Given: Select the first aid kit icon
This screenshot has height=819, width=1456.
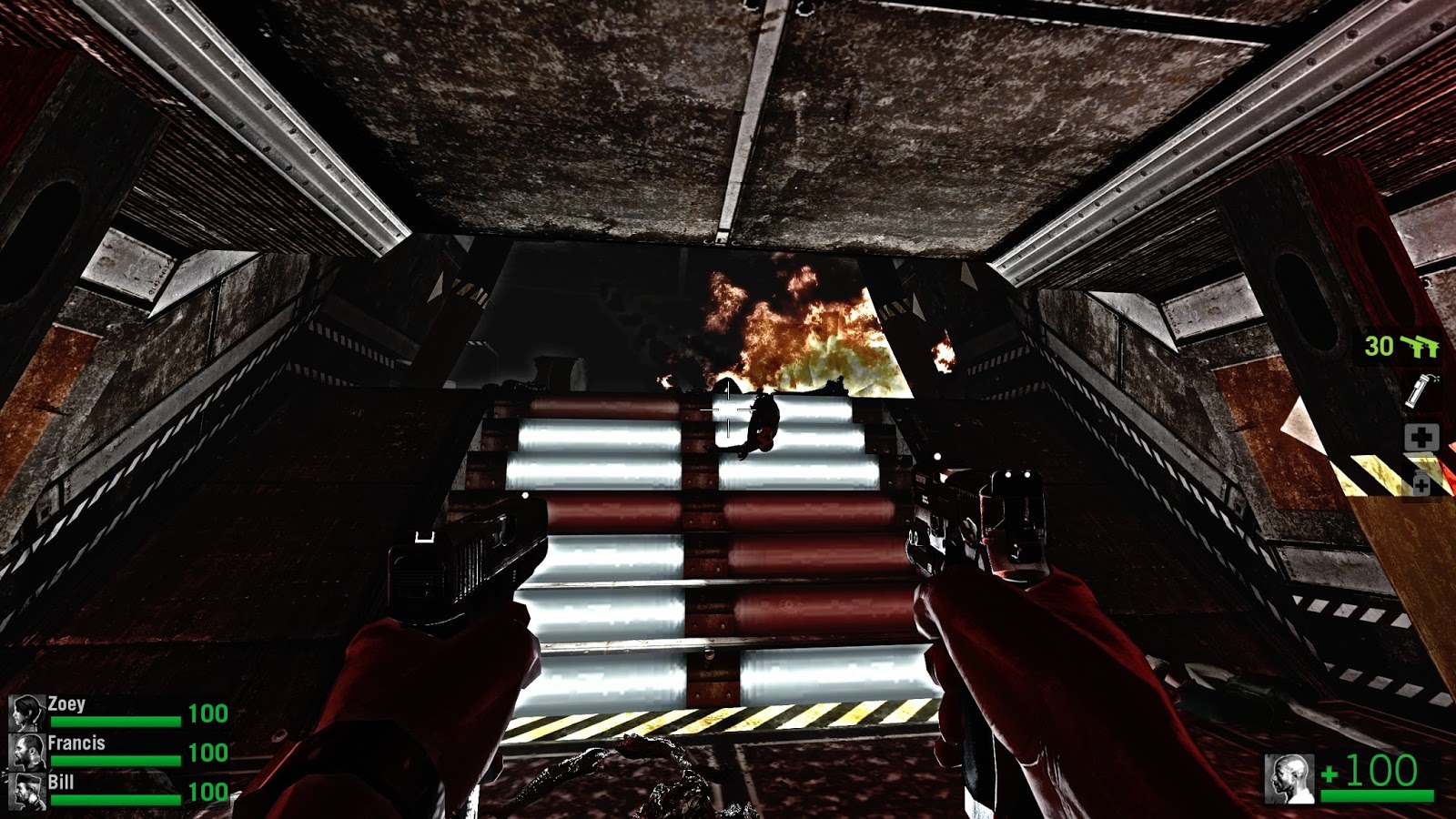Looking at the screenshot, I should (1421, 437).
